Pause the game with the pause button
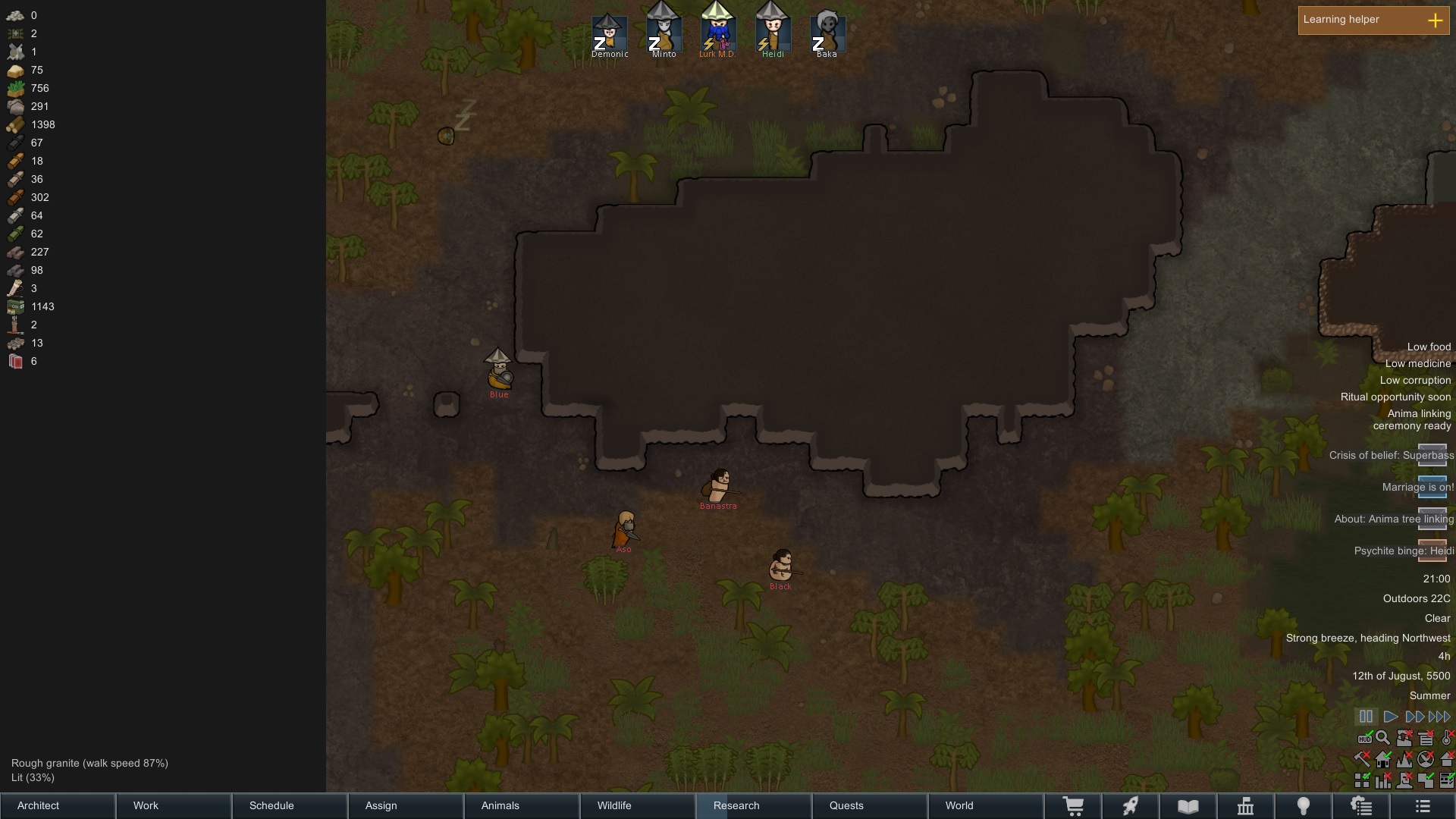The width and height of the screenshot is (1456, 819). tap(1366, 717)
